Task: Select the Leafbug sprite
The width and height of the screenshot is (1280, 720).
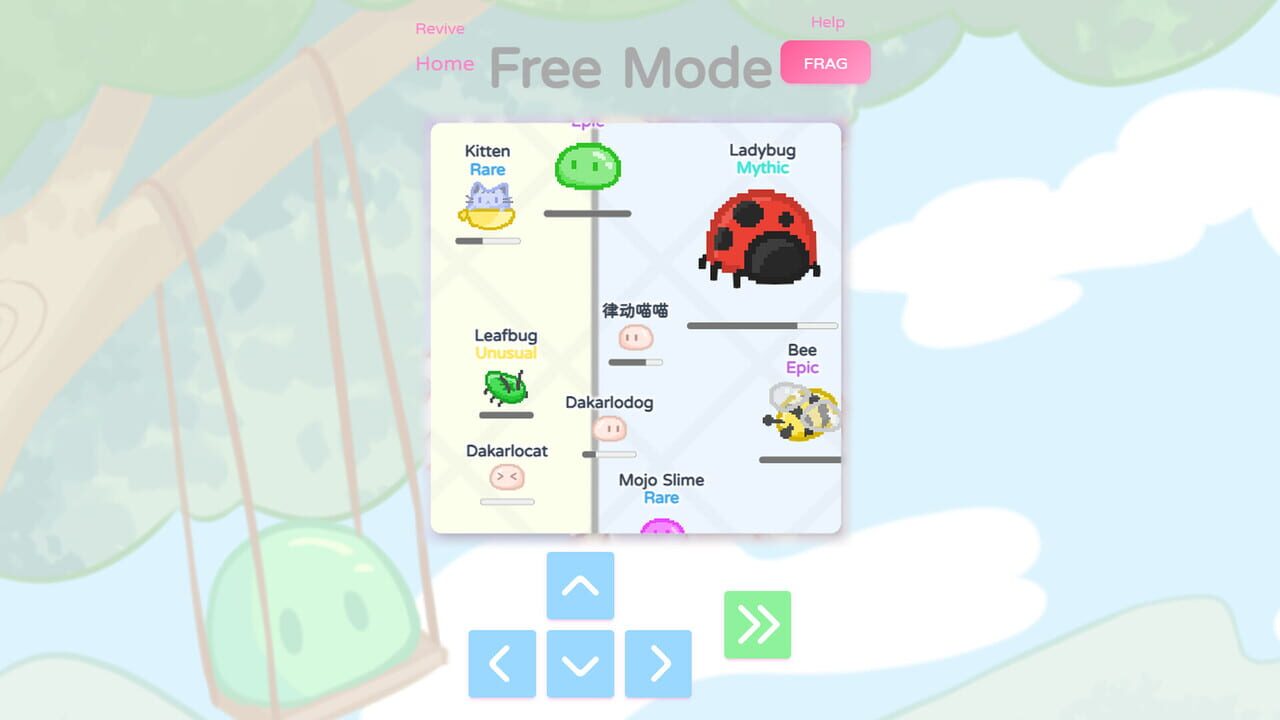Action: 503,390
